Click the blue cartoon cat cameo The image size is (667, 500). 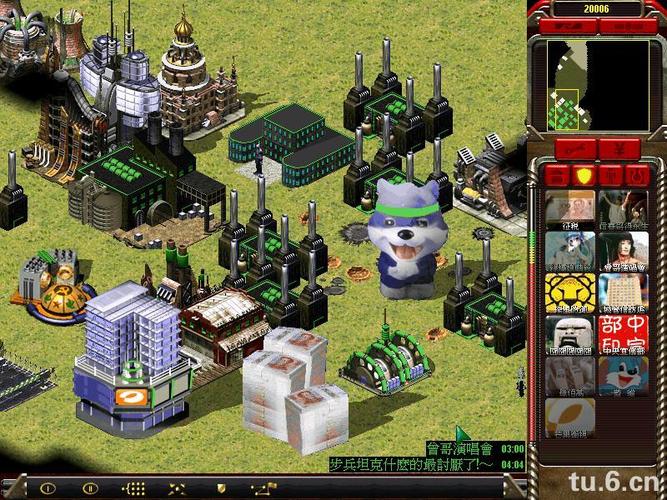pos(623,376)
